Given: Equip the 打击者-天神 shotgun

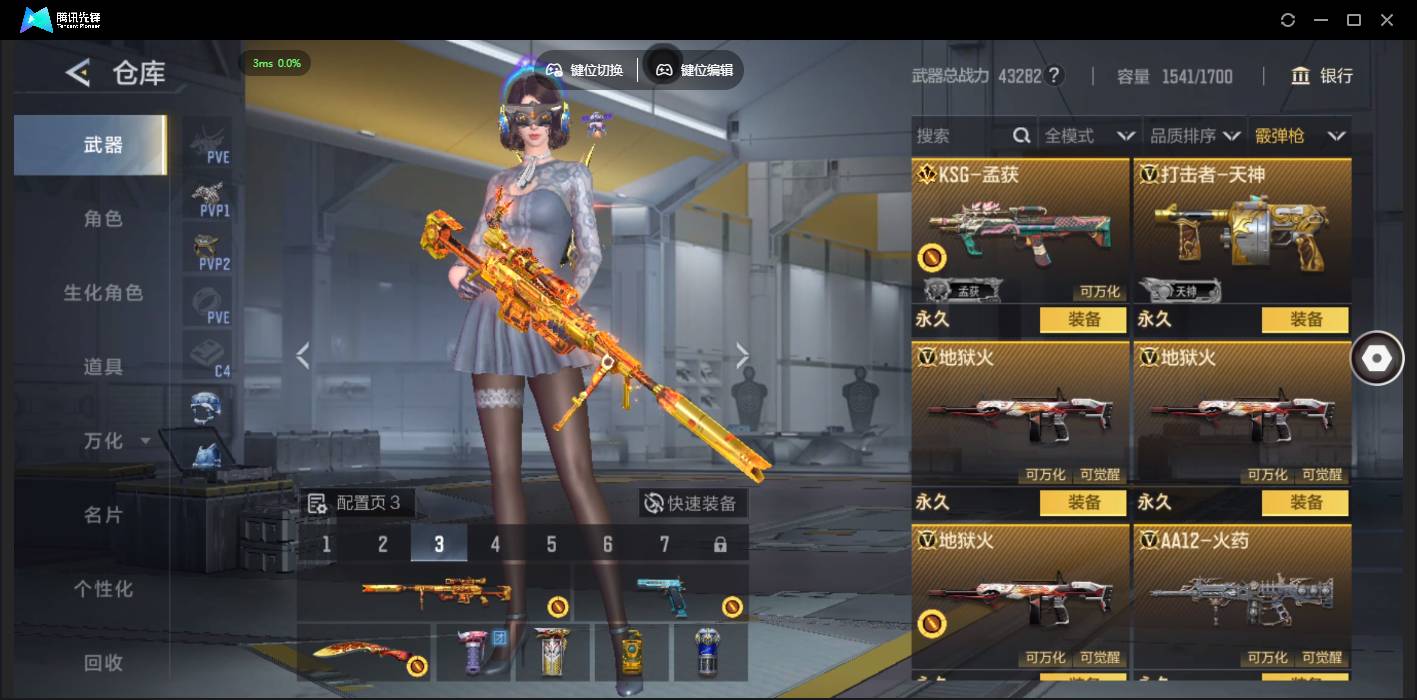Looking at the screenshot, I should [x=1305, y=320].
